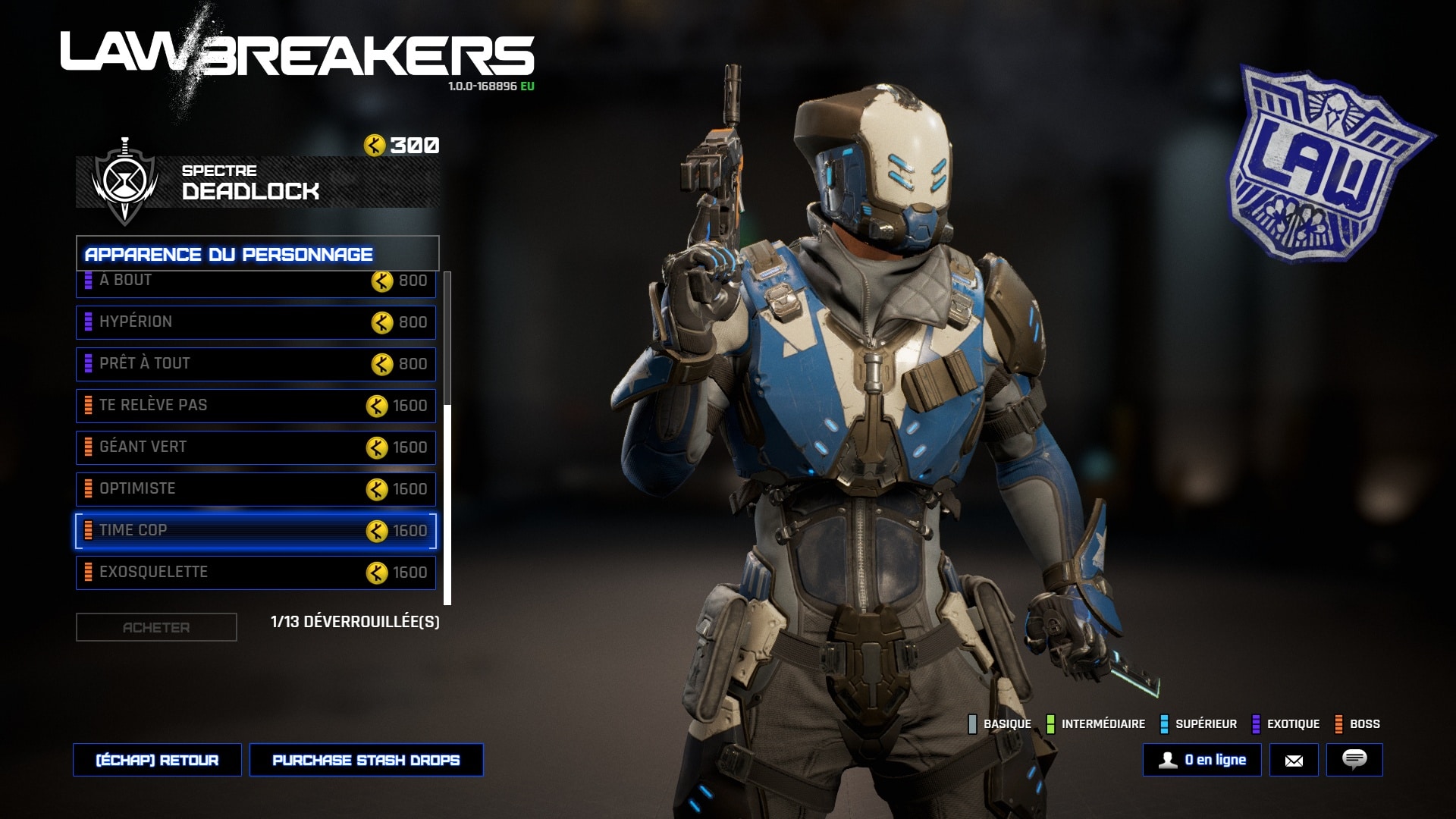Image resolution: width=1456 pixels, height=819 pixels.
Task: Select the Exosquelette skin row
Action: point(256,573)
